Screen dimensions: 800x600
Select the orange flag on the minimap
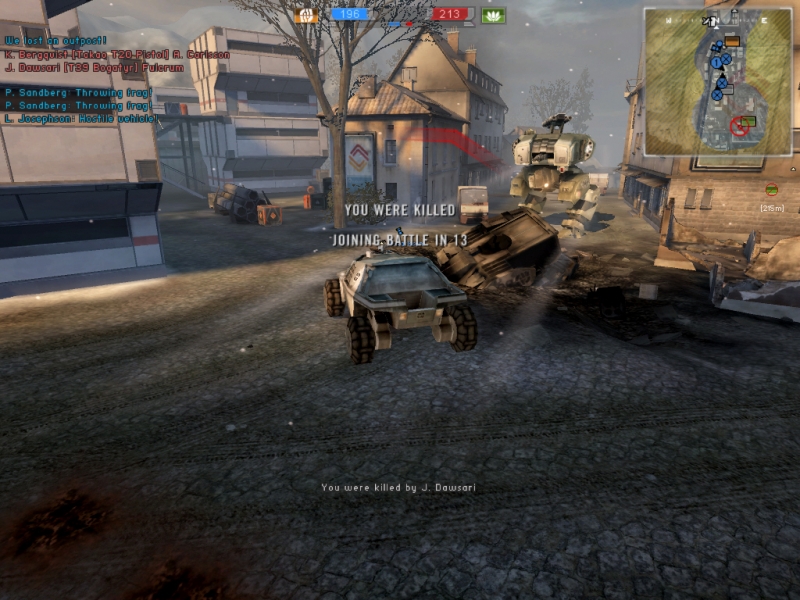tap(732, 41)
